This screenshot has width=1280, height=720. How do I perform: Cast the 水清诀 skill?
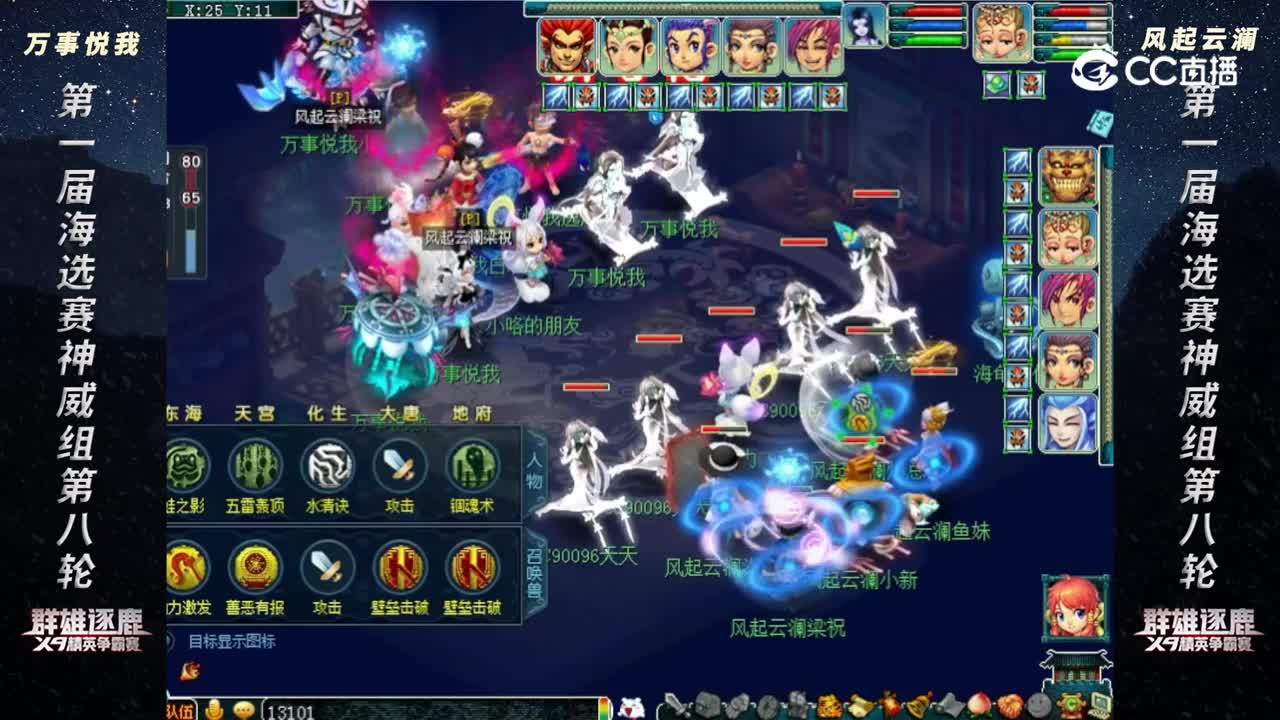[328, 467]
